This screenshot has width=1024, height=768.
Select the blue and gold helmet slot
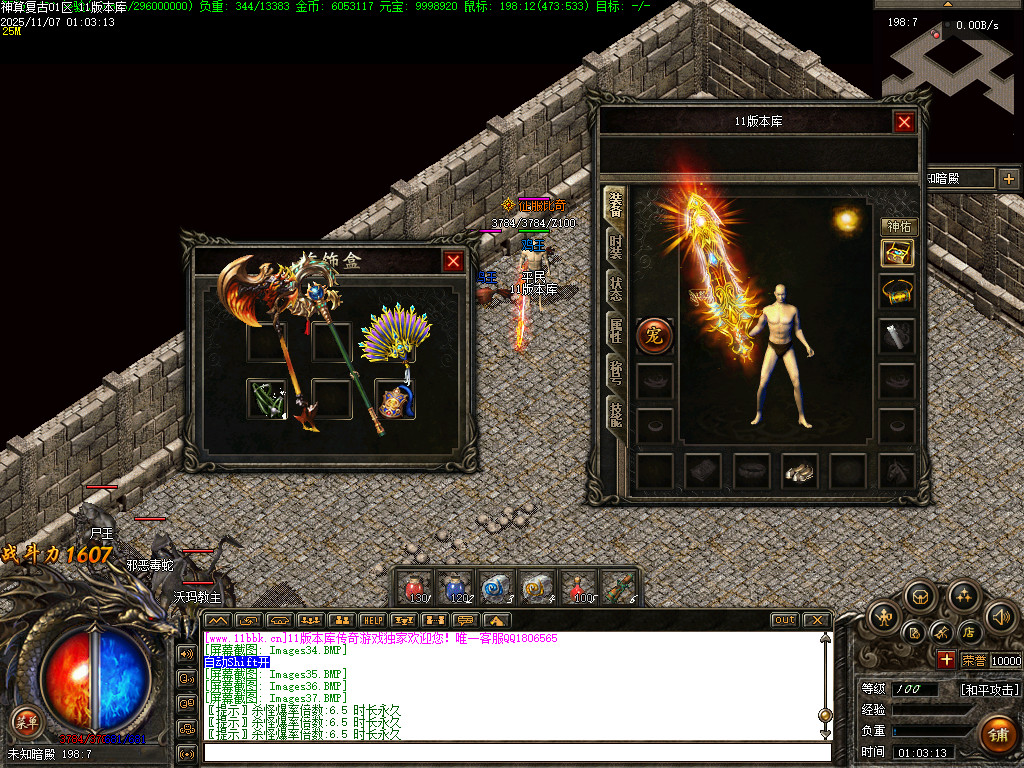[x=394, y=400]
